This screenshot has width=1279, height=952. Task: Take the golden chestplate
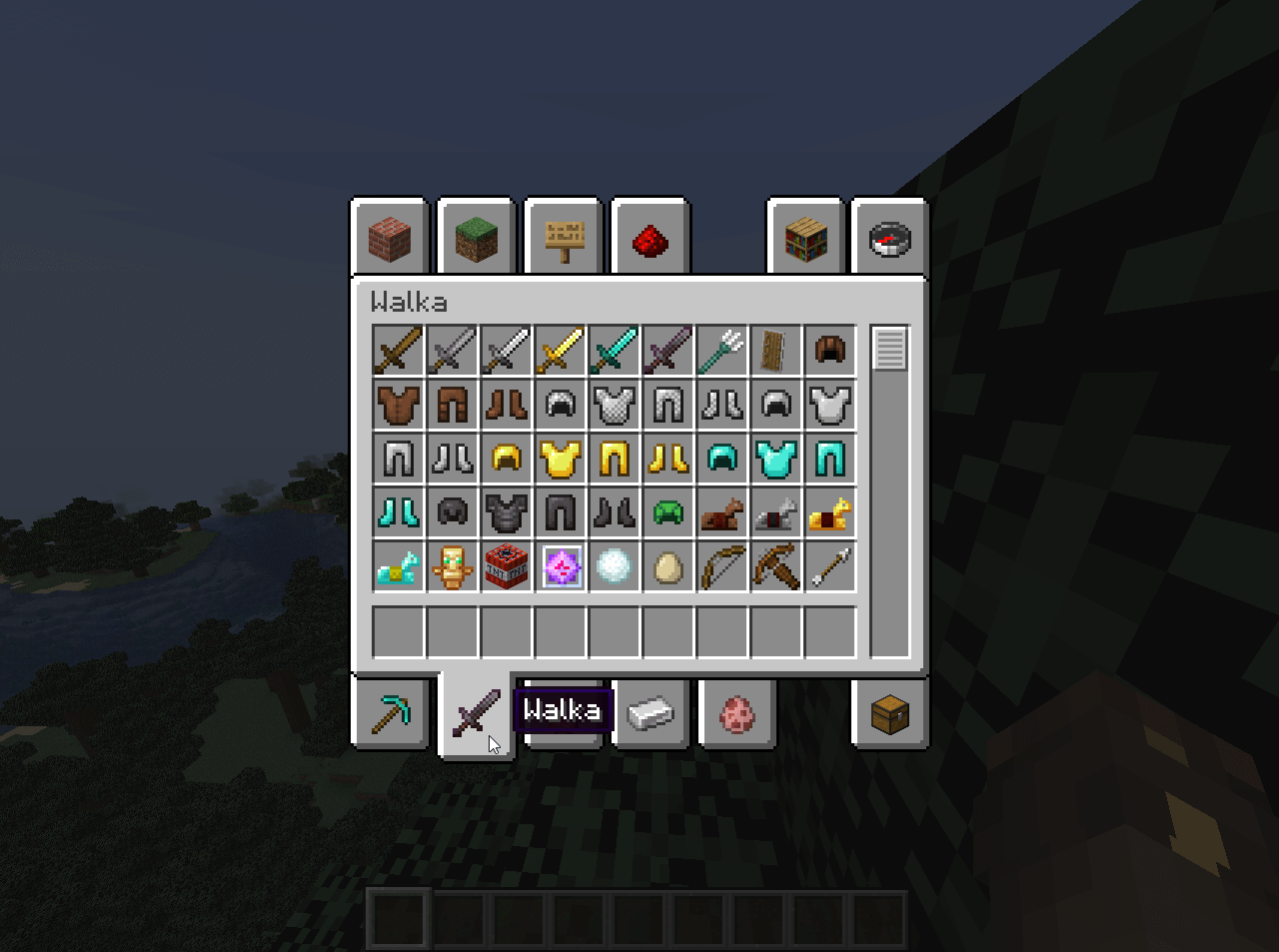point(561,459)
